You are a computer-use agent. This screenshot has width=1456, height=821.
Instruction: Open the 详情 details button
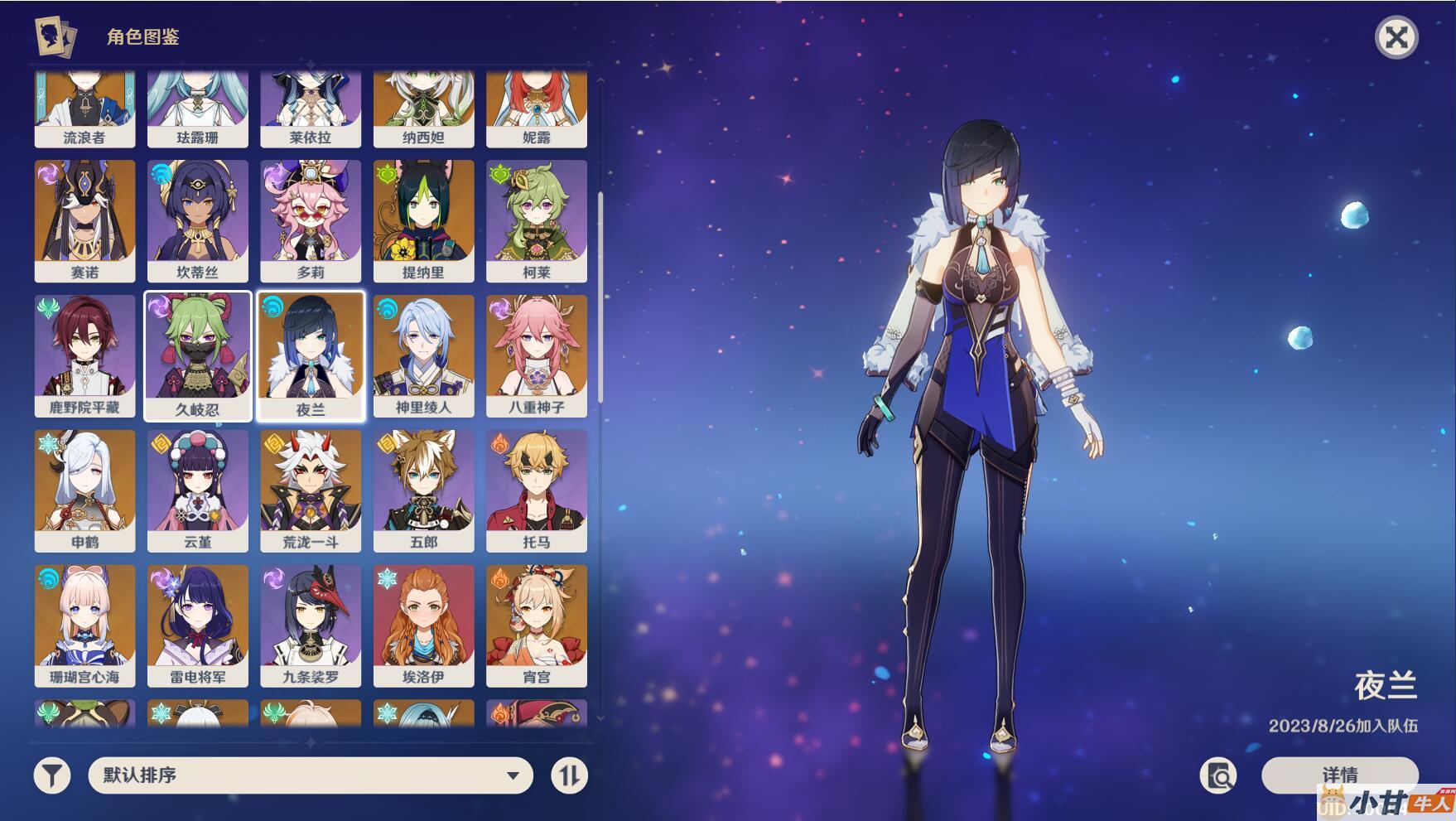(x=1338, y=775)
